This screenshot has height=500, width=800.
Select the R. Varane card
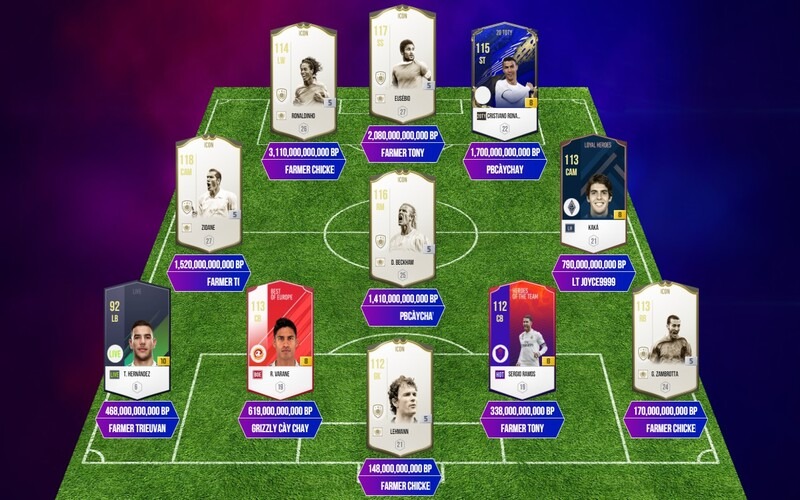pos(280,340)
